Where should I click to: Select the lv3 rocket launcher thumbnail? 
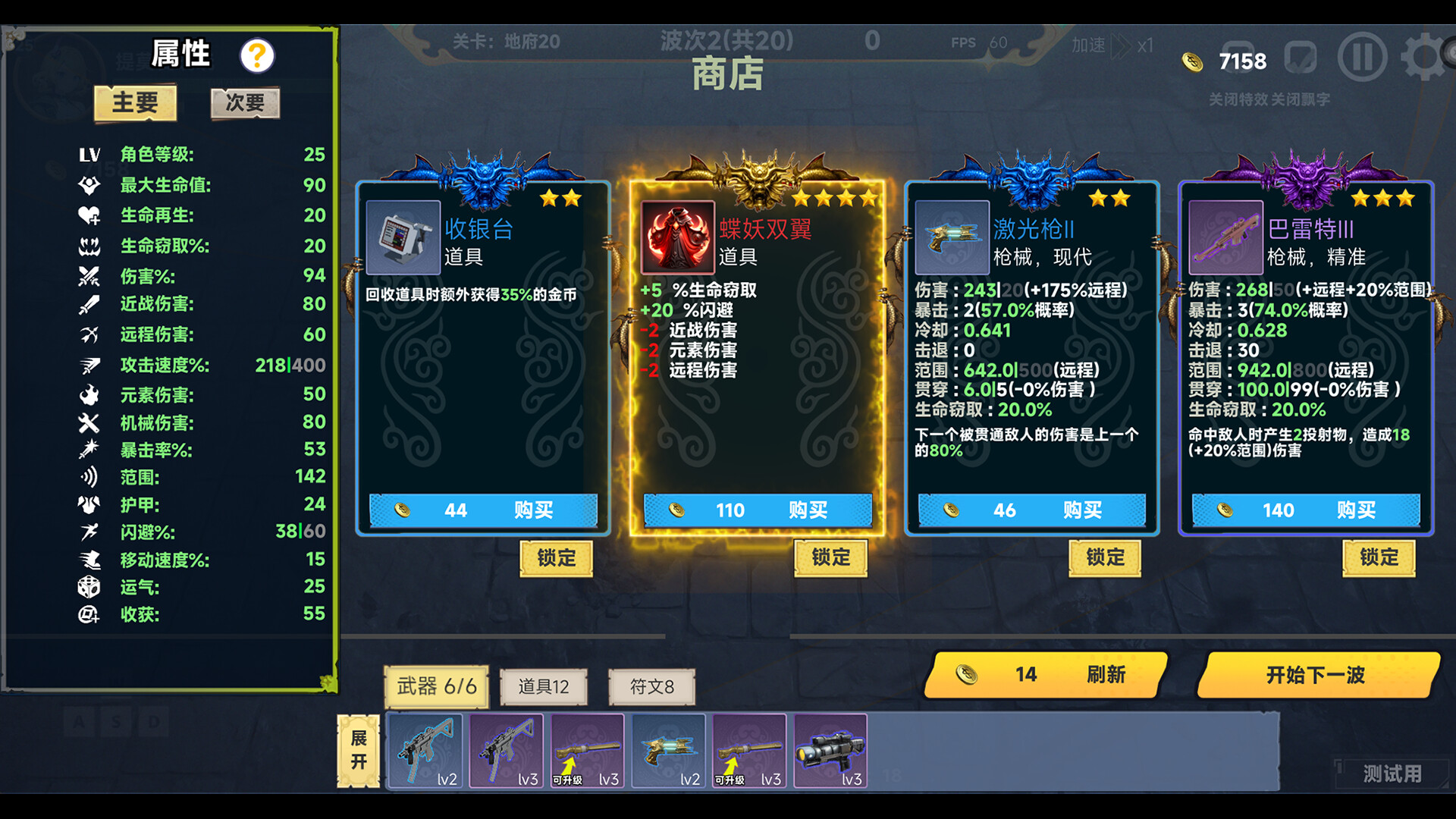click(x=830, y=751)
